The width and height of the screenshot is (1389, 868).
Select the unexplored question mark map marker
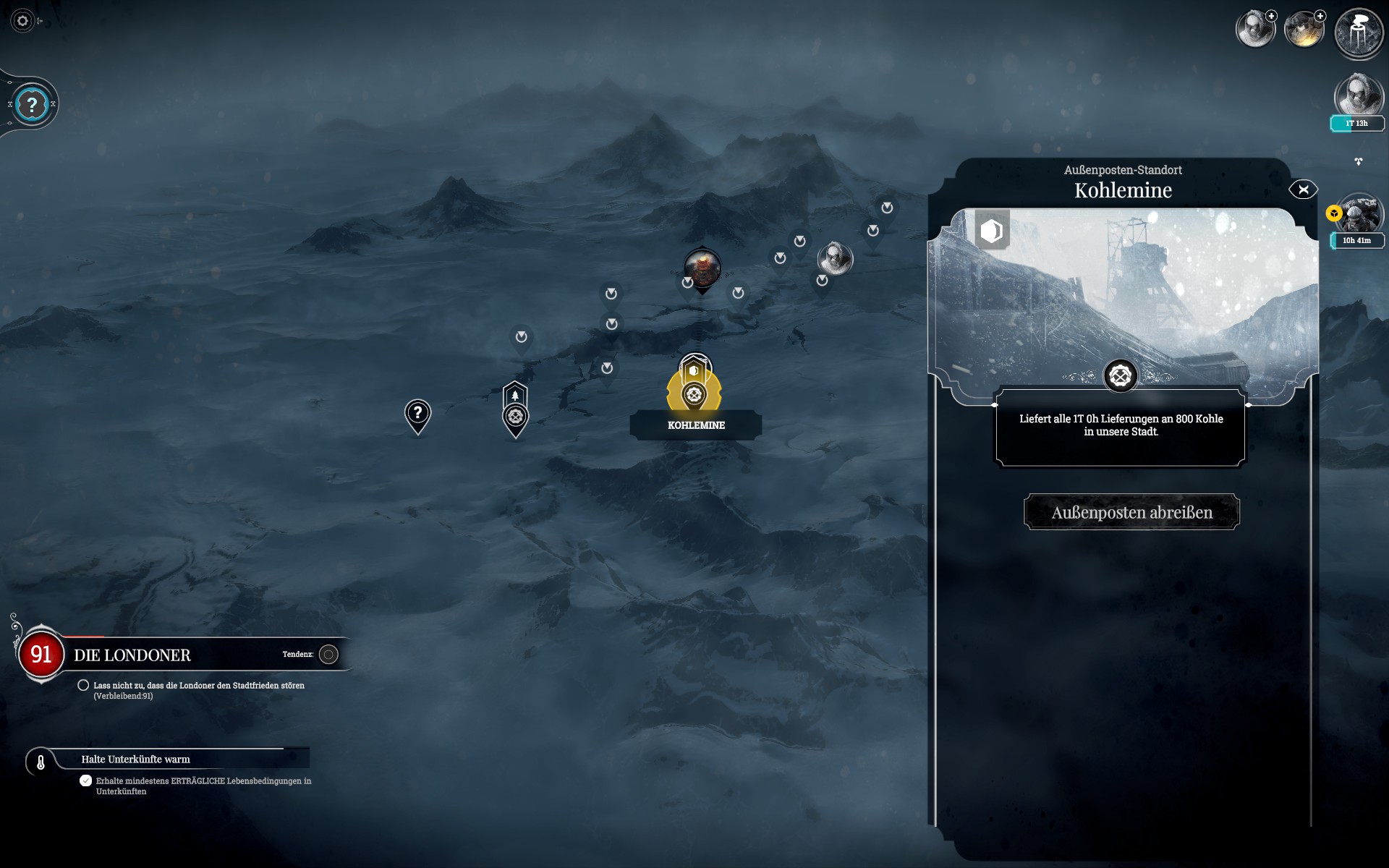[417, 414]
